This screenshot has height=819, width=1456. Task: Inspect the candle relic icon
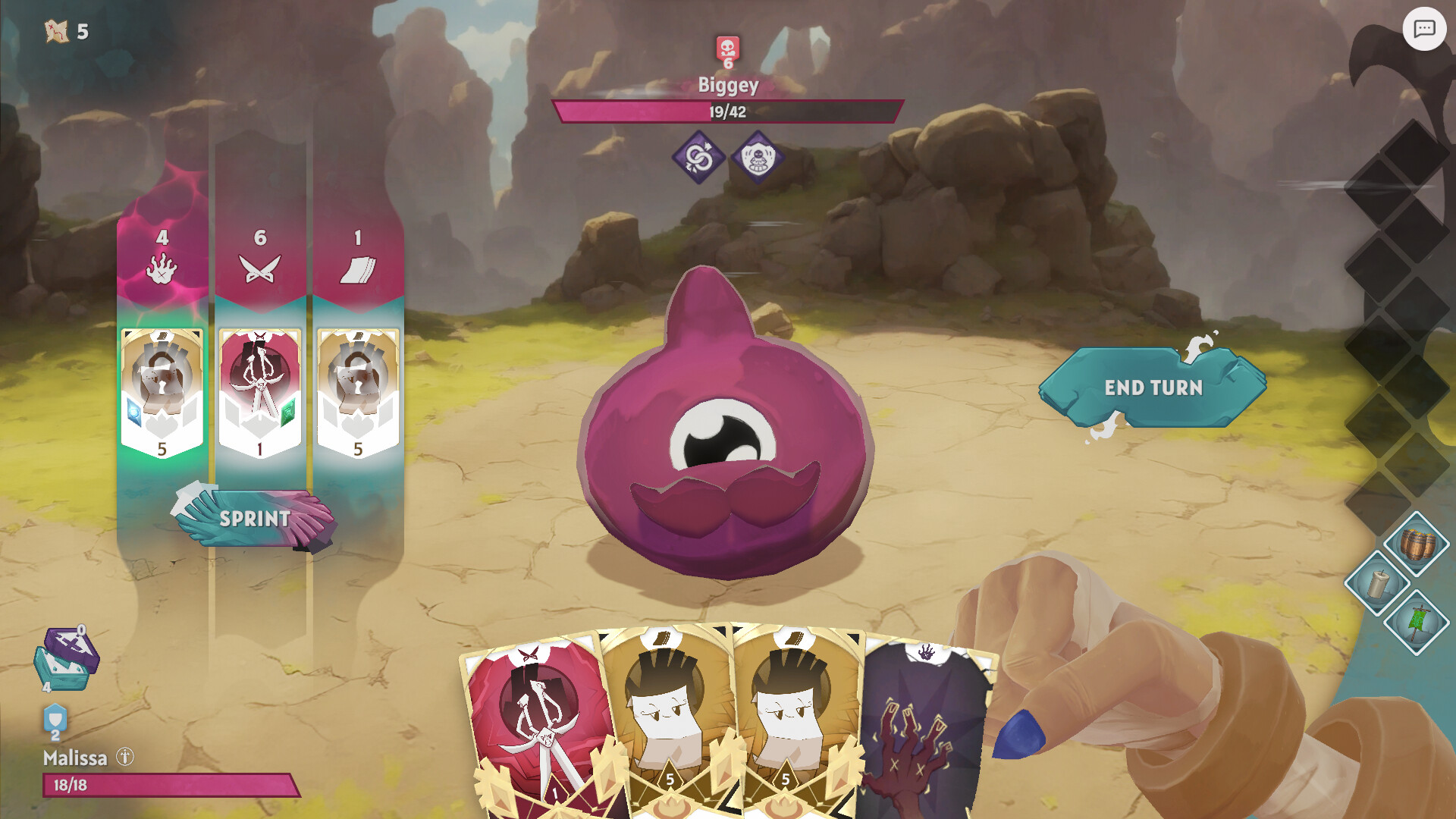point(1376,583)
